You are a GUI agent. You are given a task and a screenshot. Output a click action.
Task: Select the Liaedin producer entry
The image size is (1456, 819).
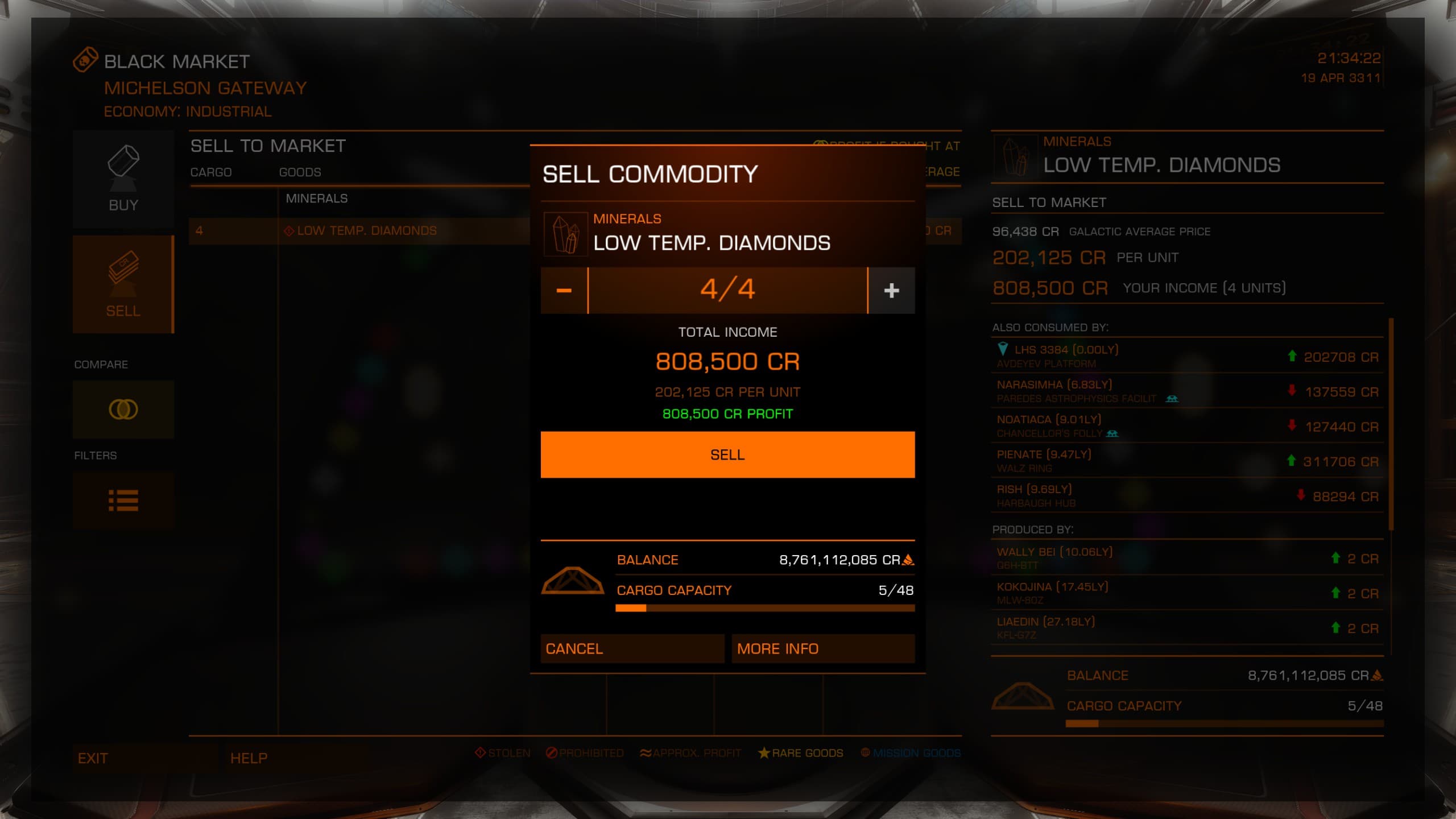1186,627
